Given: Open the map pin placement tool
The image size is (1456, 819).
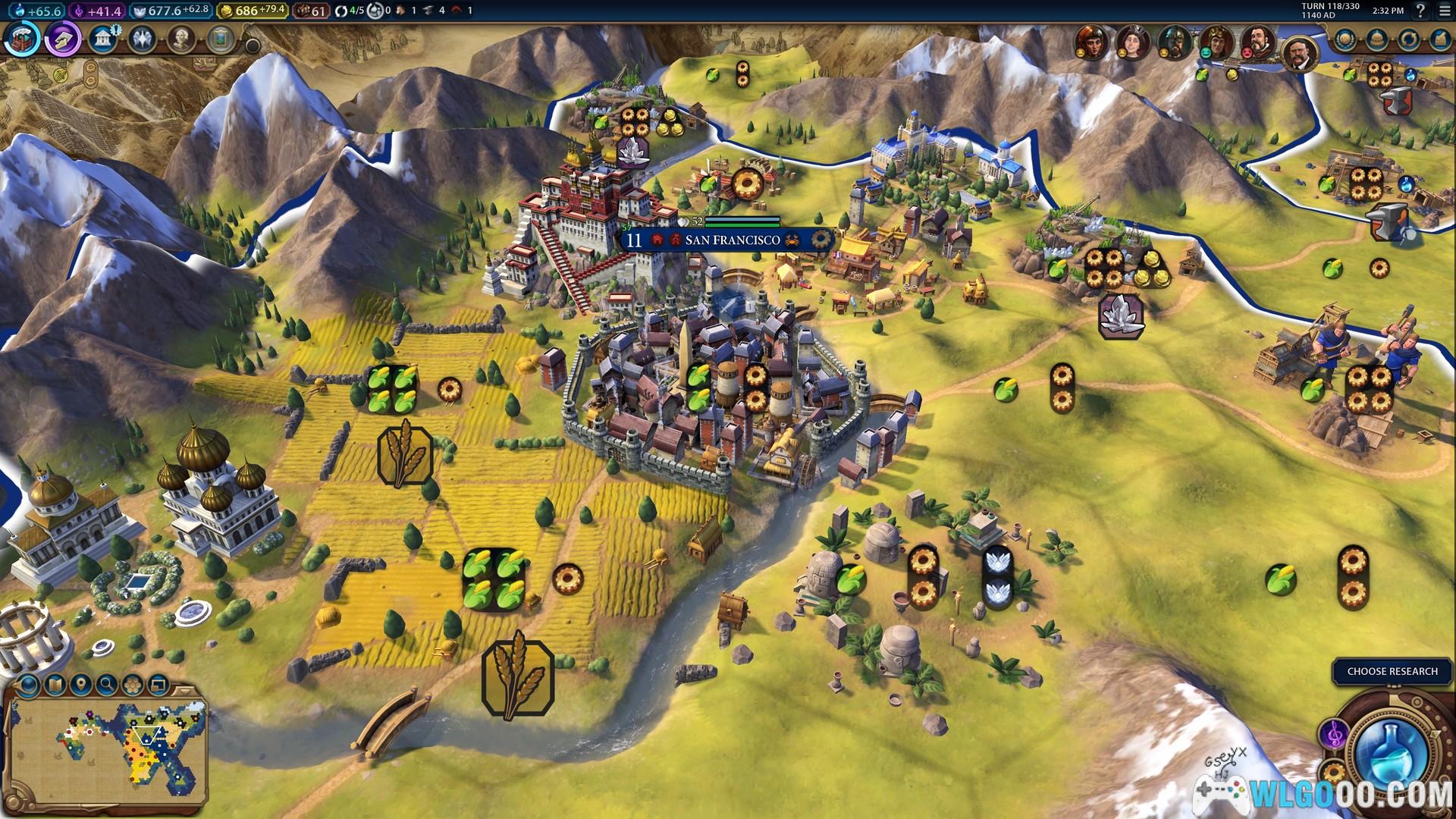Looking at the screenshot, I should (x=80, y=686).
